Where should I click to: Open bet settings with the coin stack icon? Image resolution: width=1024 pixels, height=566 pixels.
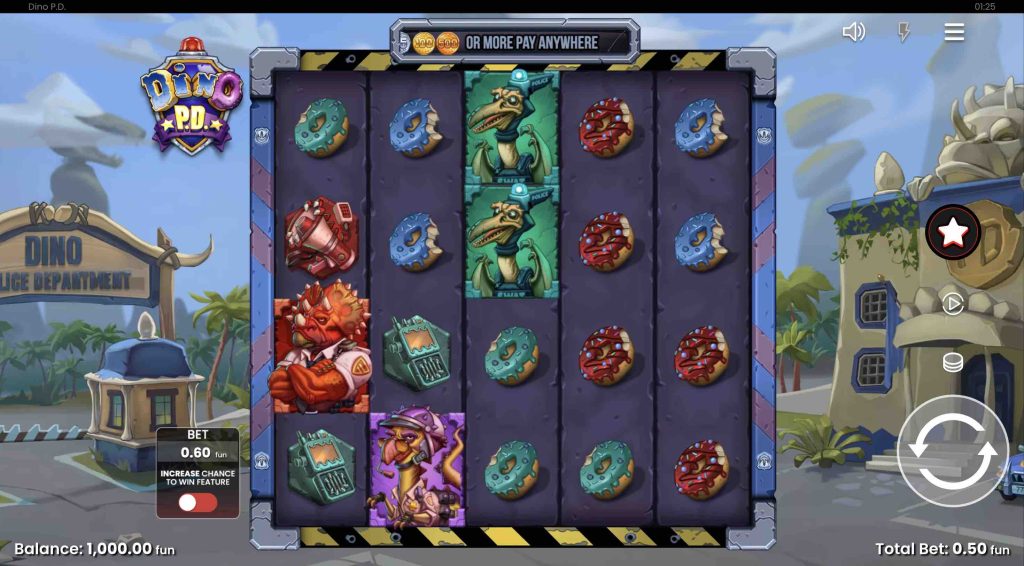click(952, 362)
